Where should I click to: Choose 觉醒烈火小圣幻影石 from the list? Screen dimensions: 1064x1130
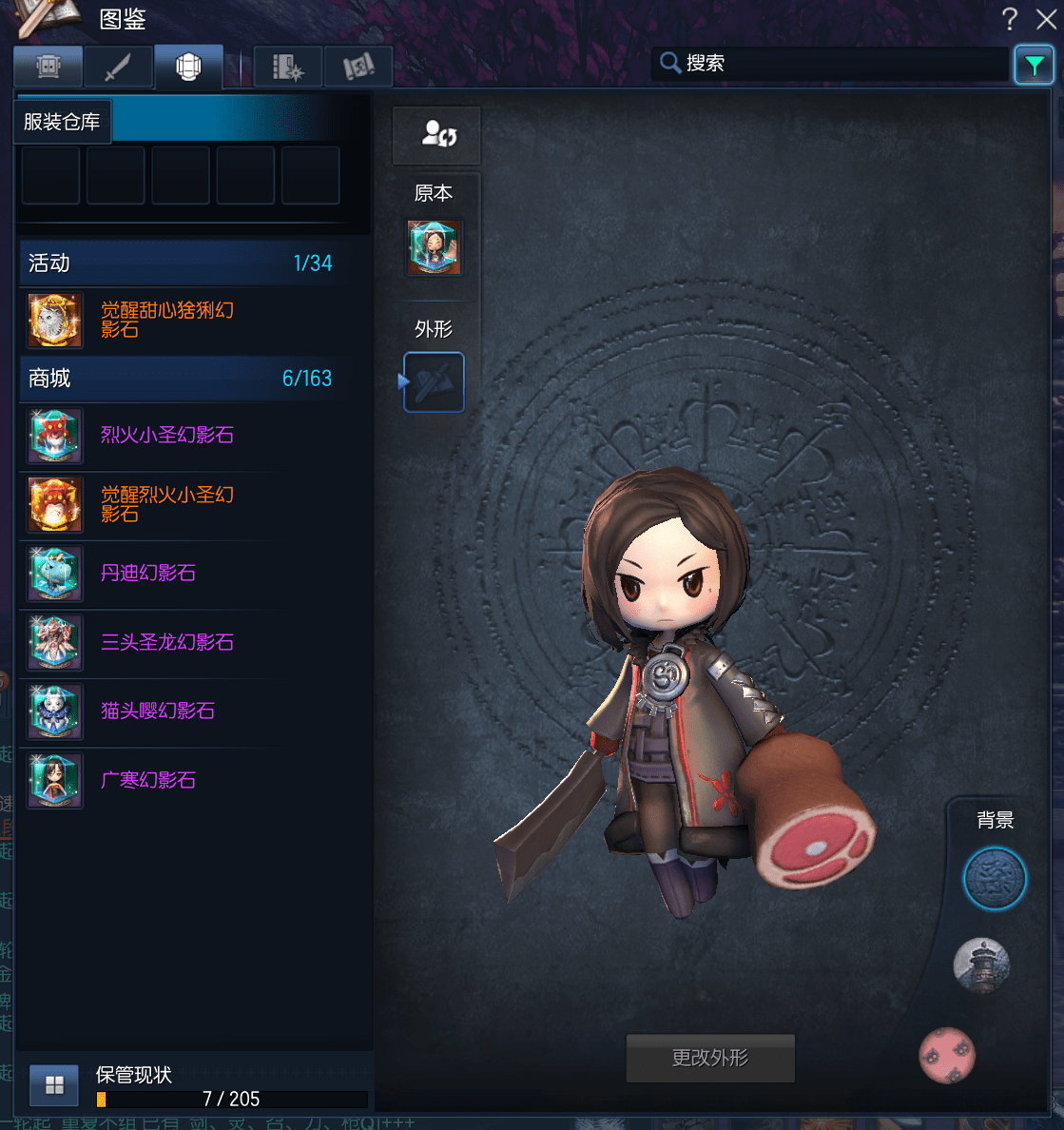(x=166, y=504)
